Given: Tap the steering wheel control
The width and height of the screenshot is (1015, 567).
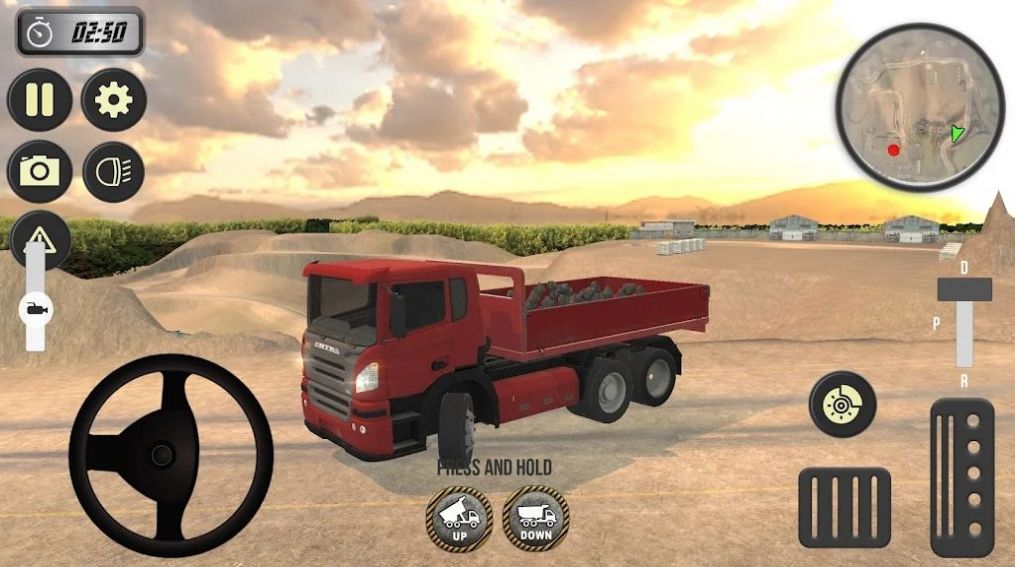Looking at the screenshot, I should point(161,455).
